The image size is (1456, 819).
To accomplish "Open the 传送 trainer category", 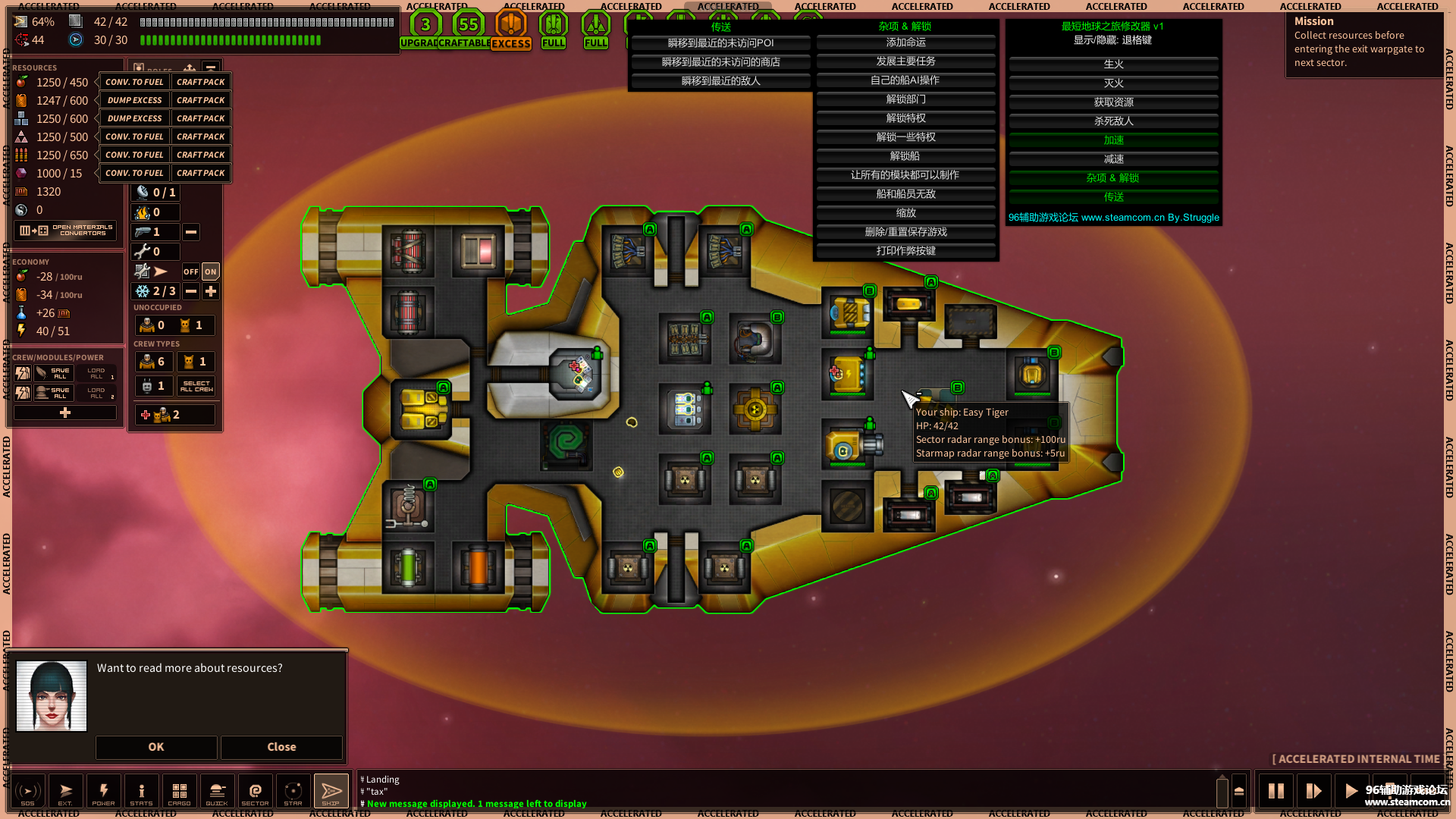I will point(1113,197).
